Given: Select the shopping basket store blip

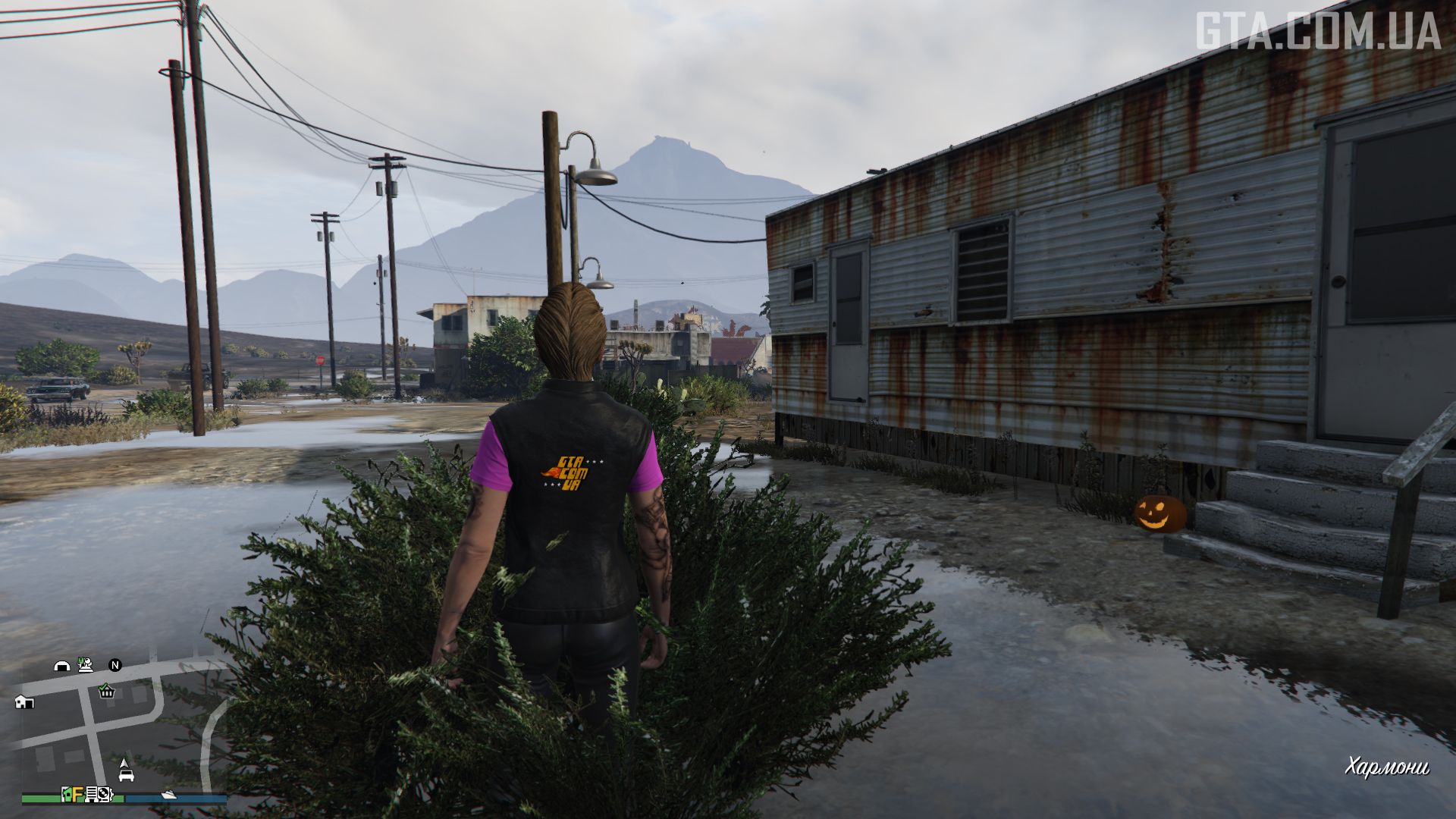Looking at the screenshot, I should pyautogui.click(x=106, y=691).
